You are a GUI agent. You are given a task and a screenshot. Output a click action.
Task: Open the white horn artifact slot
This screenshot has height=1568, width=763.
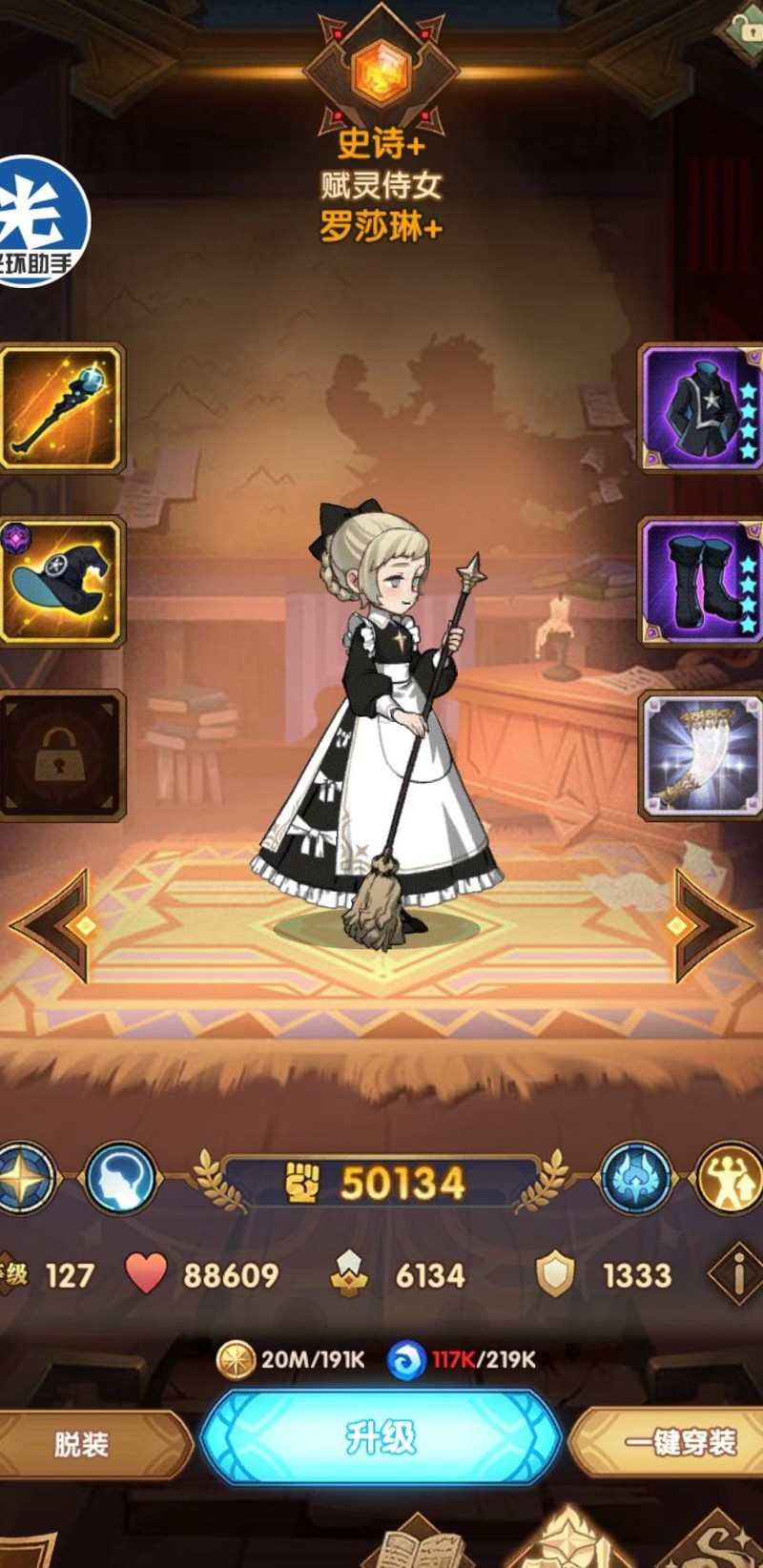point(702,754)
